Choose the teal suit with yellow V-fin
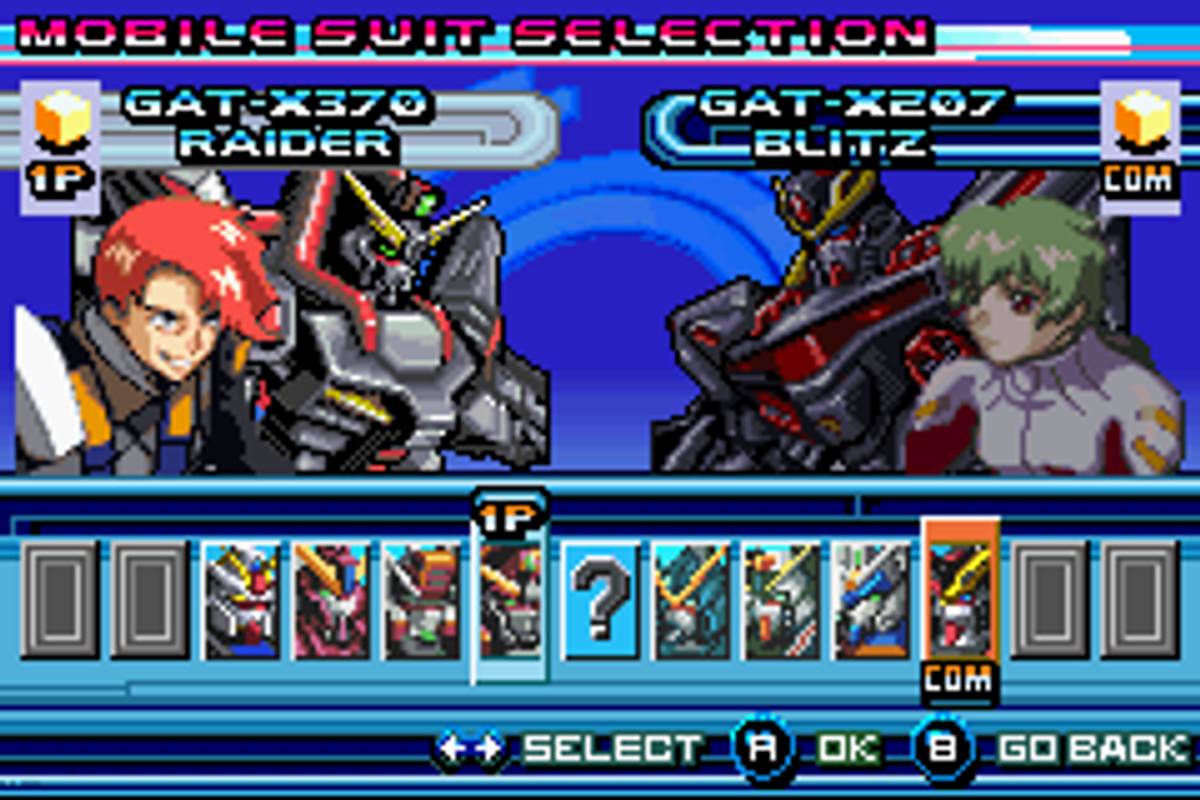This screenshot has width=1200, height=800. click(x=690, y=600)
